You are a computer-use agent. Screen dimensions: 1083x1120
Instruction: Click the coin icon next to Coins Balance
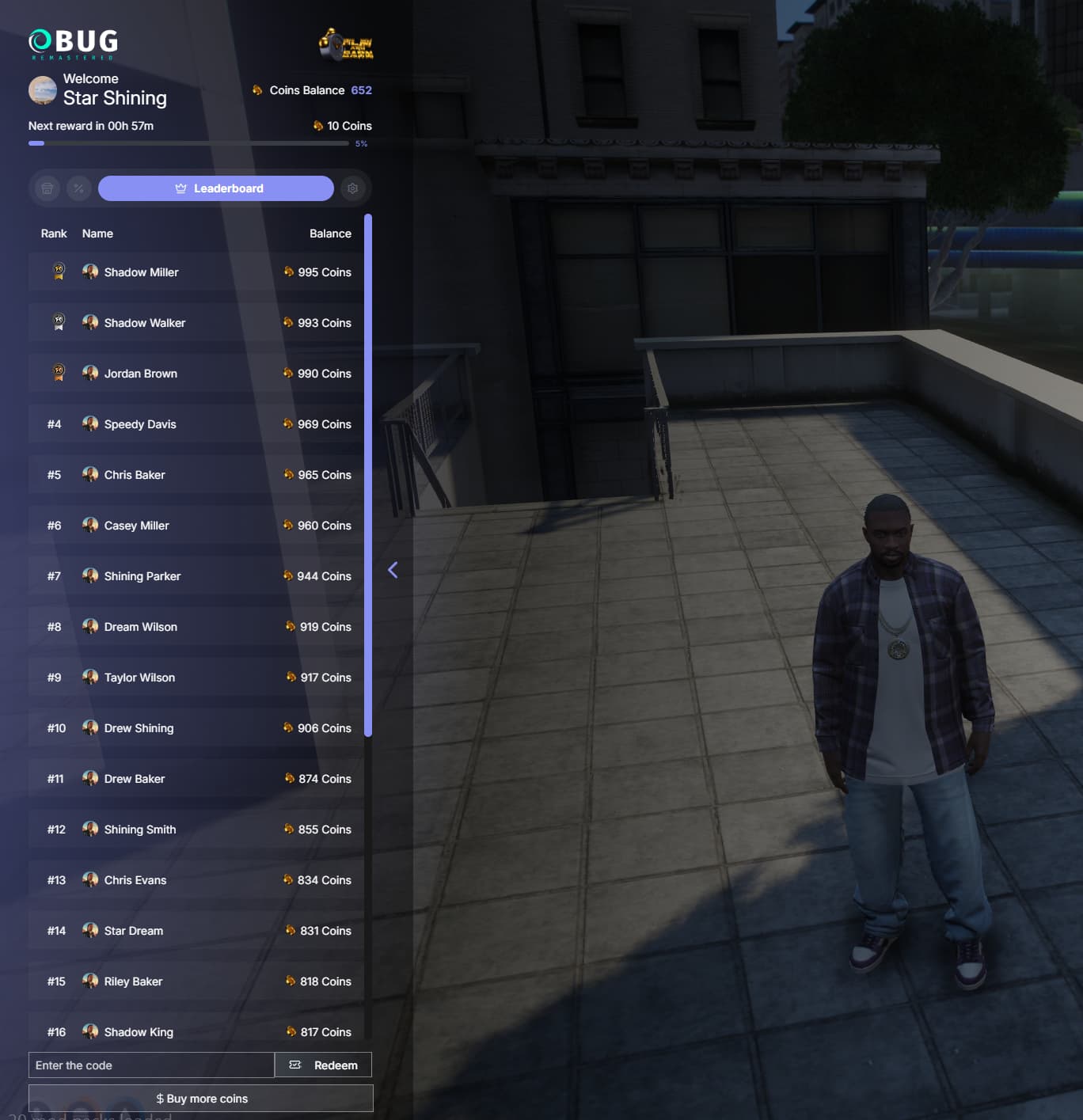[x=257, y=89]
